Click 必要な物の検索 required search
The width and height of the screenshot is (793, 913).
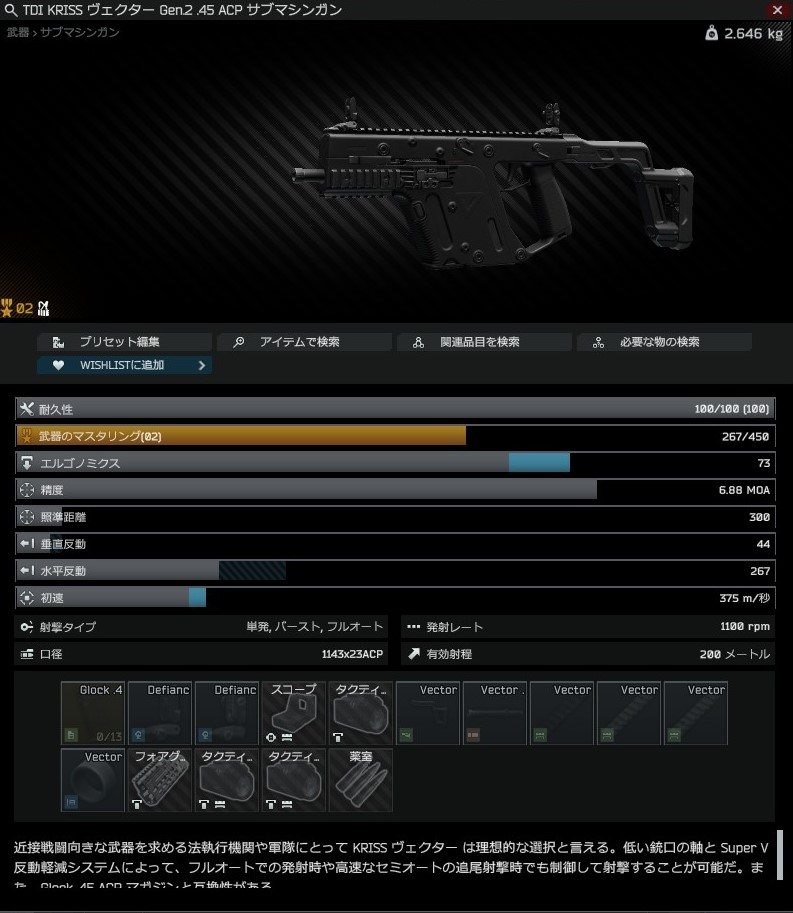click(x=664, y=342)
